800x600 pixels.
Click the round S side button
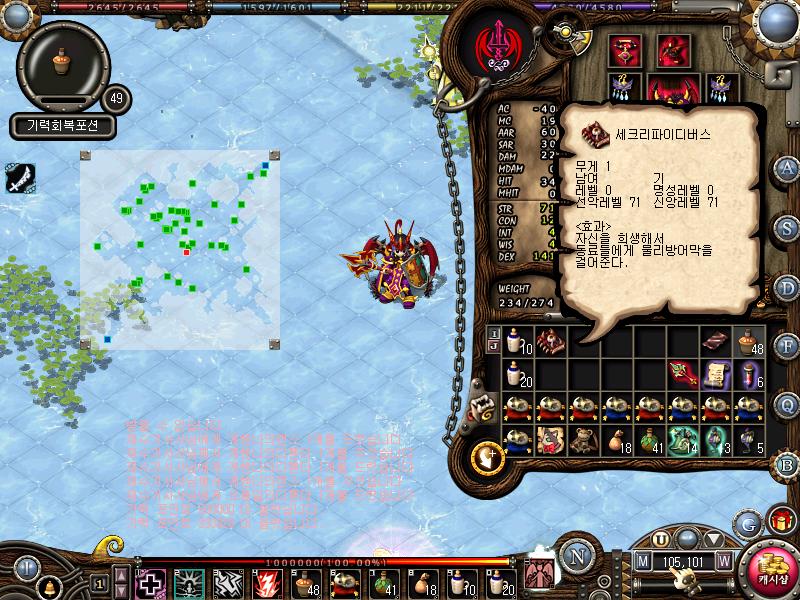(x=788, y=227)
